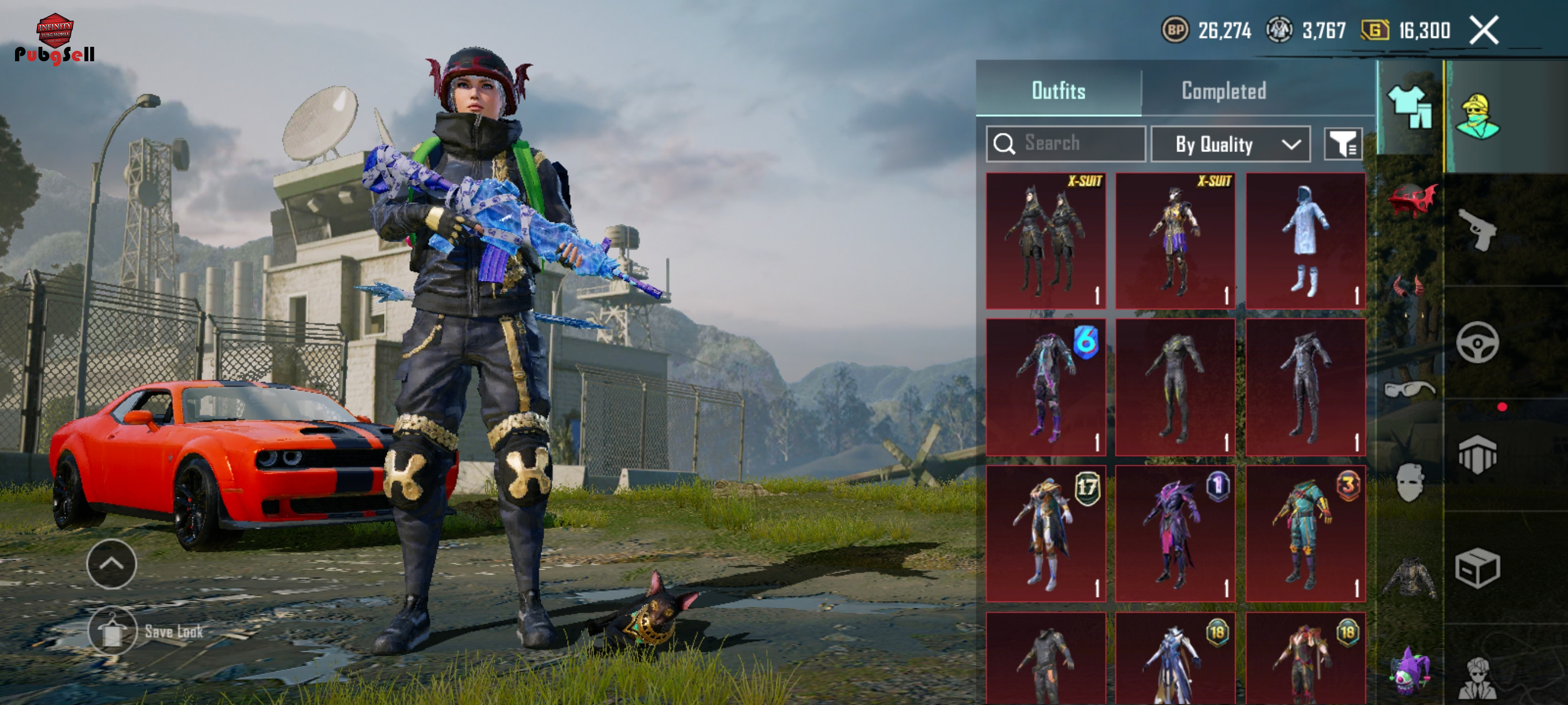
Task: Open the shirt and pants clothing category
Action: pyautogui.click(x=1409, y=107)
